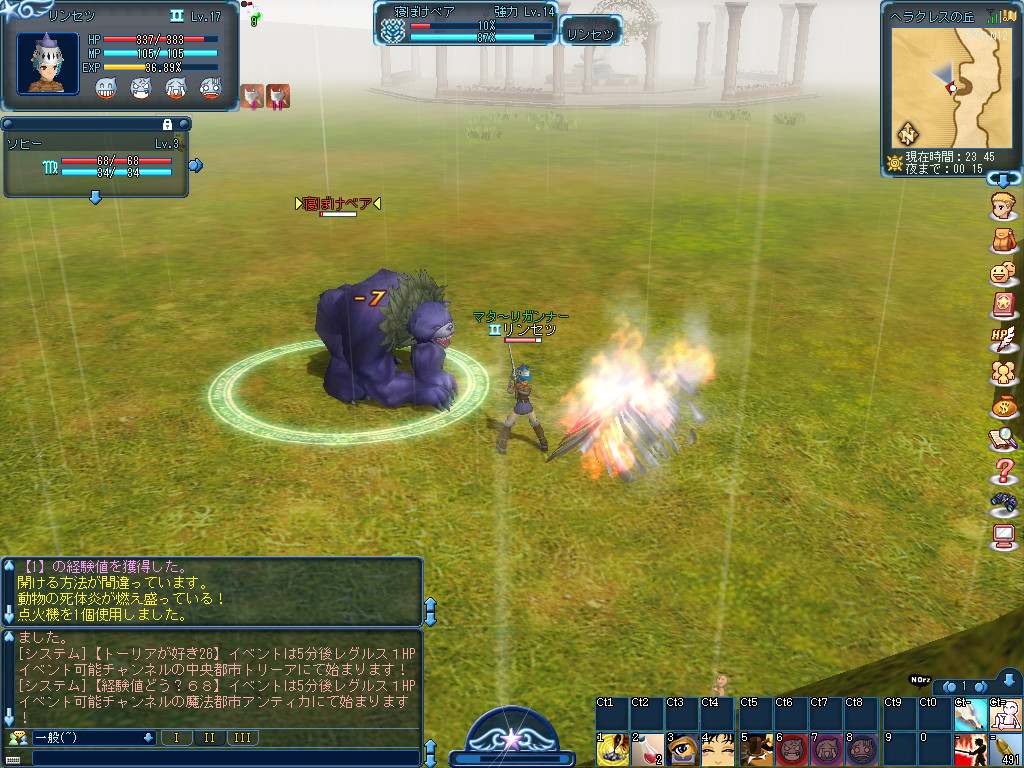Viewport: 1024px width, 768px height.
Task: Switch to chat tab III
Action: pyautogui.click(x=241, y=738)
